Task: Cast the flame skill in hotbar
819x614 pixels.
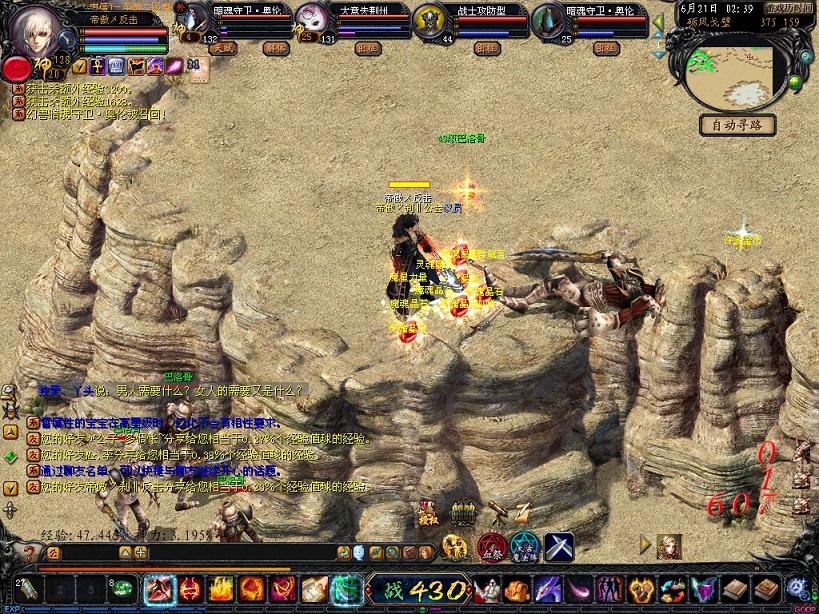Action: click(x=221, y=587)
